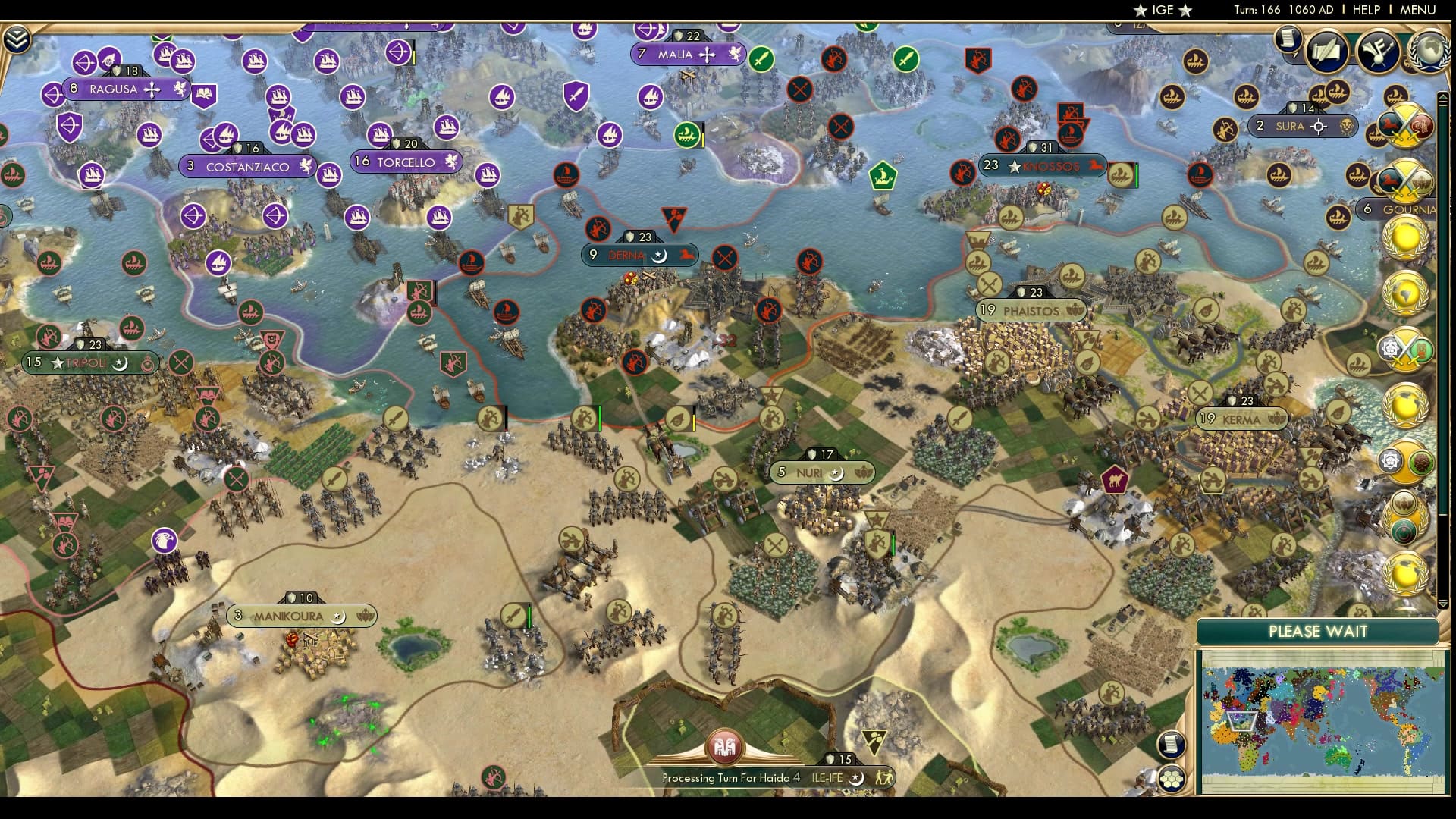Click a golden laurel globe notification on right sidebar

pyautogui.click(x=1404, y=239)
